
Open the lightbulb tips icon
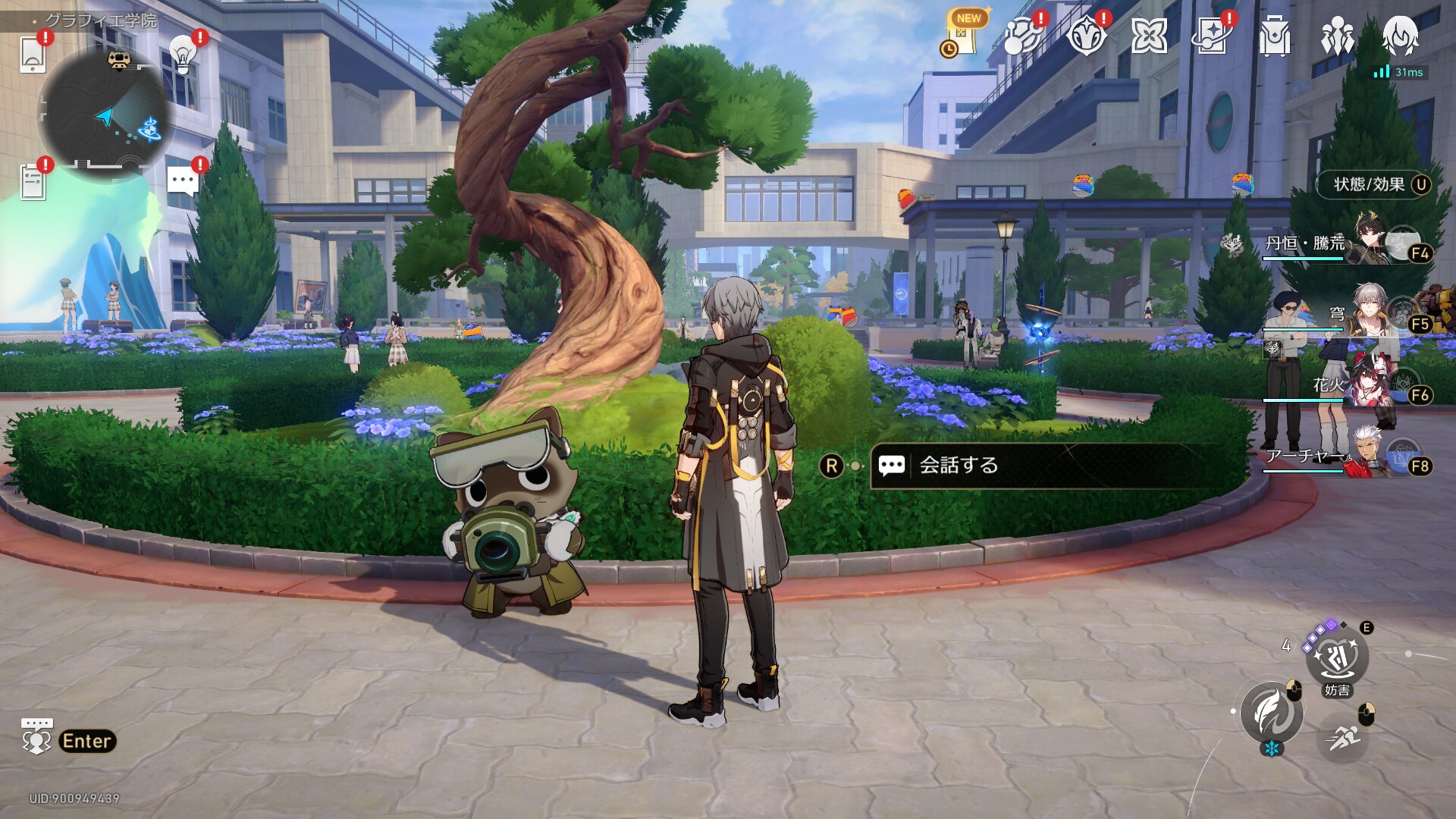click(182, 53)
